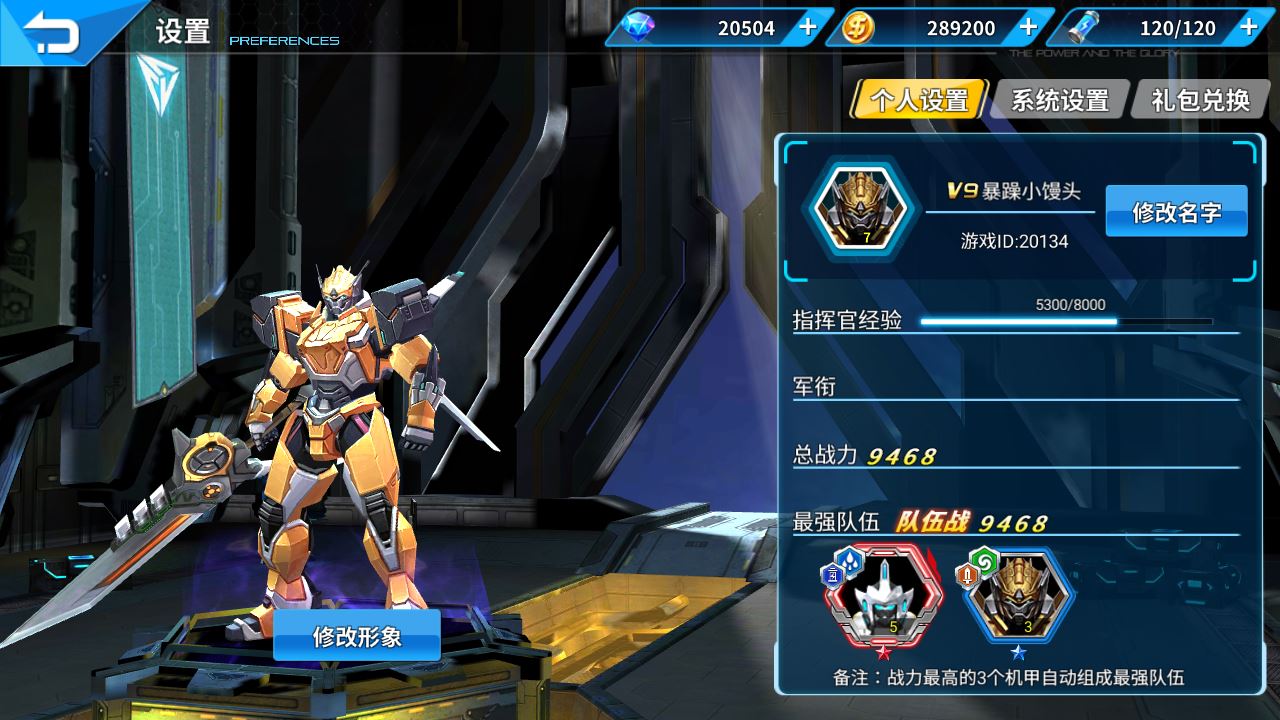Choose the gold mecha team portrait
1280x720 pixels.
[x=1018, y=596]
